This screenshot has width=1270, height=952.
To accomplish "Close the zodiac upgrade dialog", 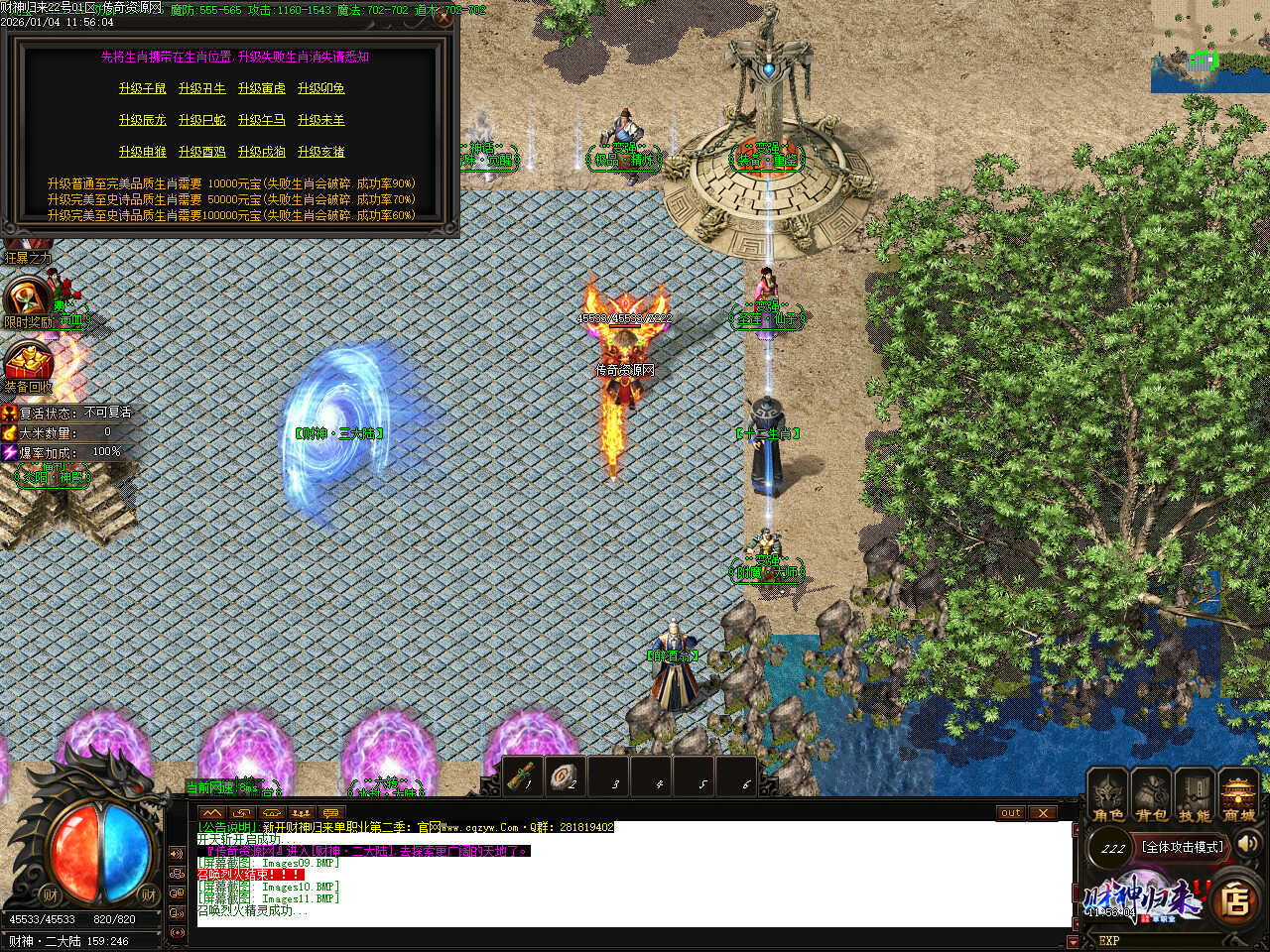I will click(x=443, y=19).
